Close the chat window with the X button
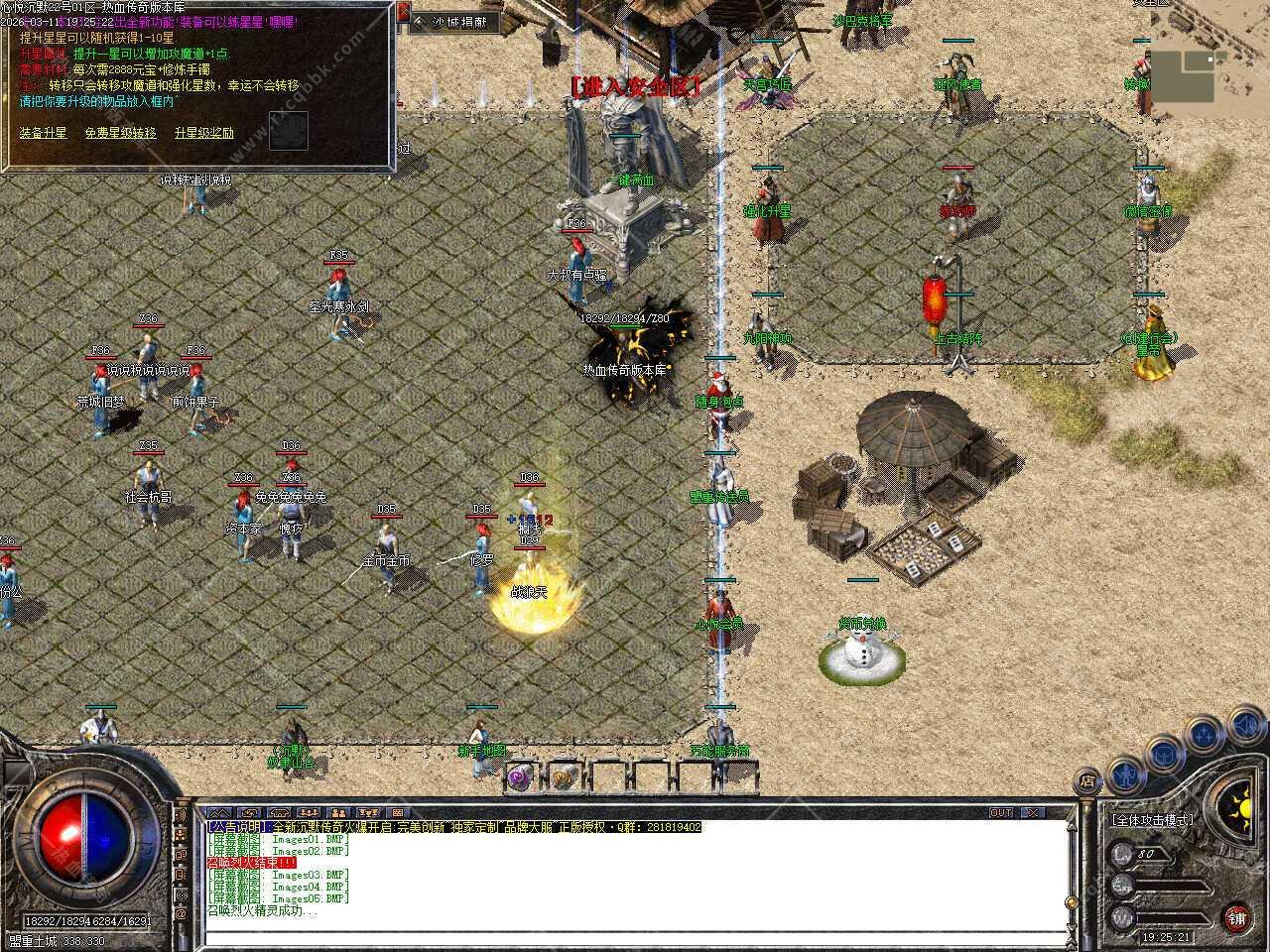This screenshot has width=1270, height=952. tap(1033, 812)
